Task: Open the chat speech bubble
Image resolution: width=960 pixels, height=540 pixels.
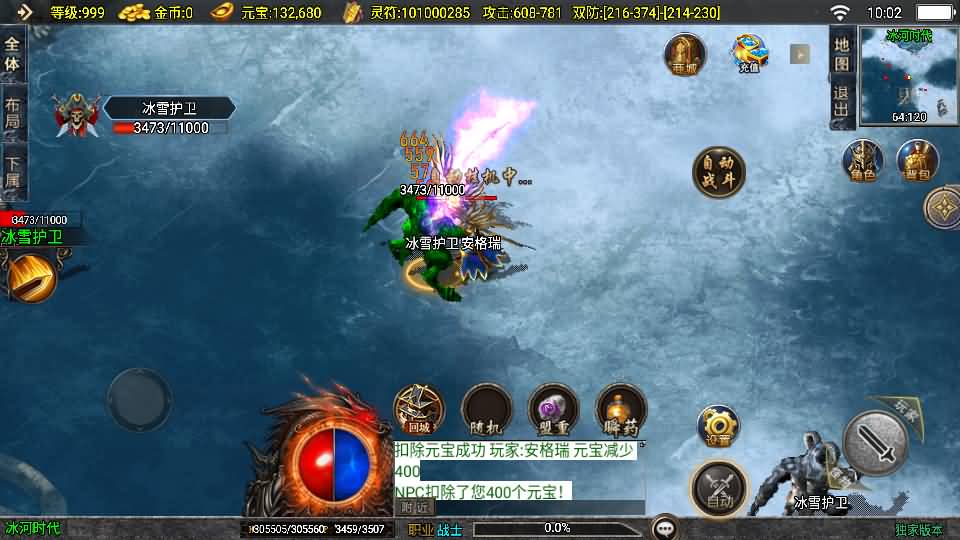Action: (x=663, y=527)
